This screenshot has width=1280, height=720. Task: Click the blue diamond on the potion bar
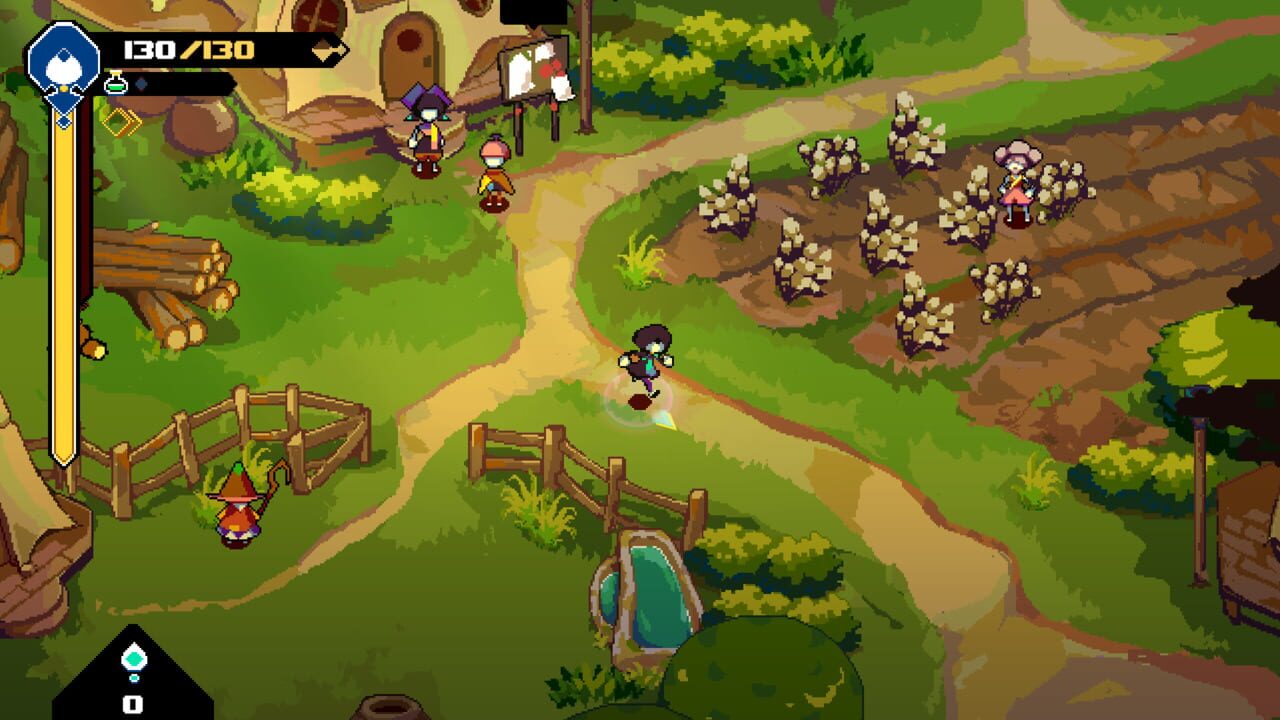pyautogui.click(x=142, y=84)
